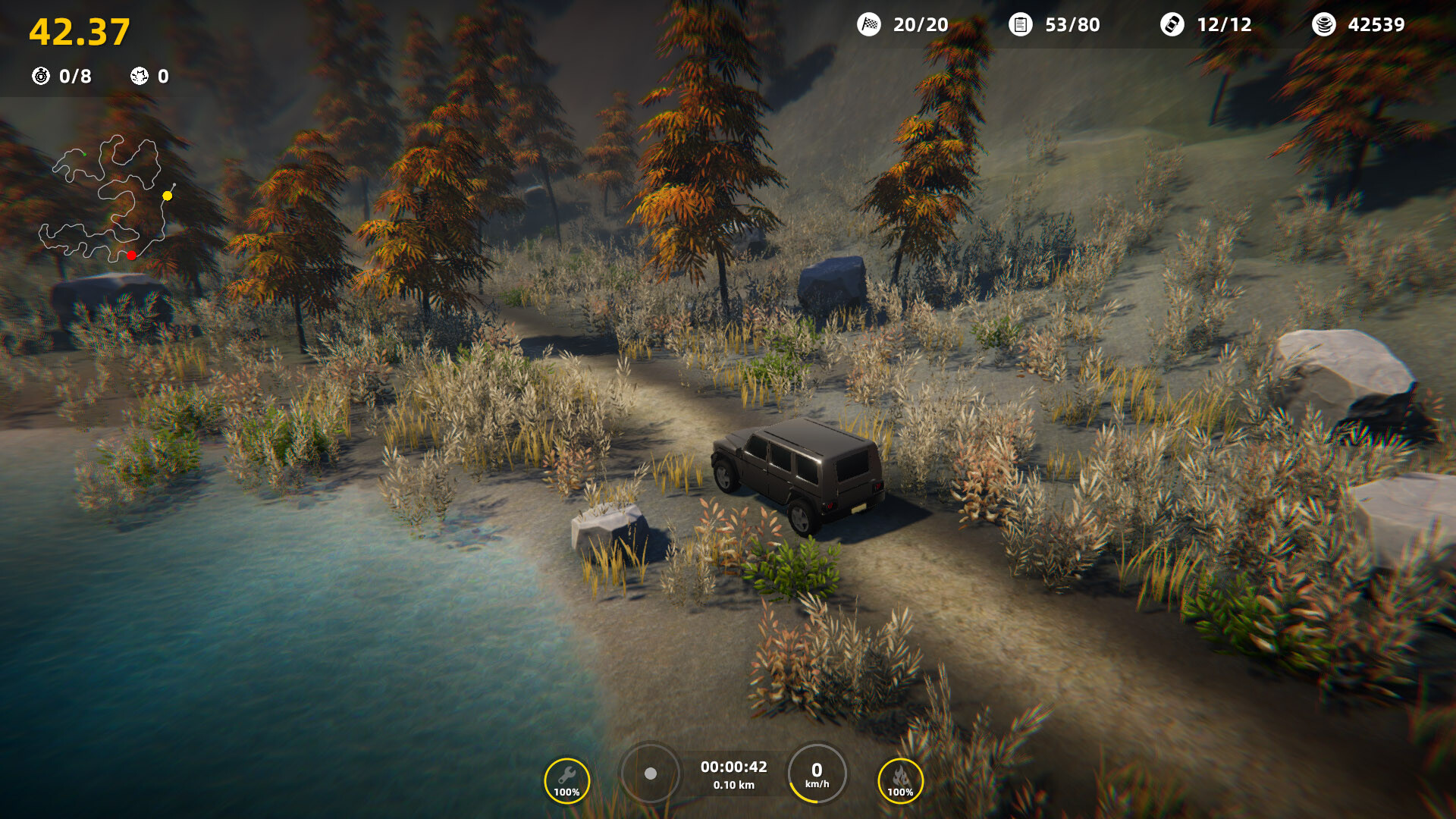Click the checkered flag races icon

869,24
